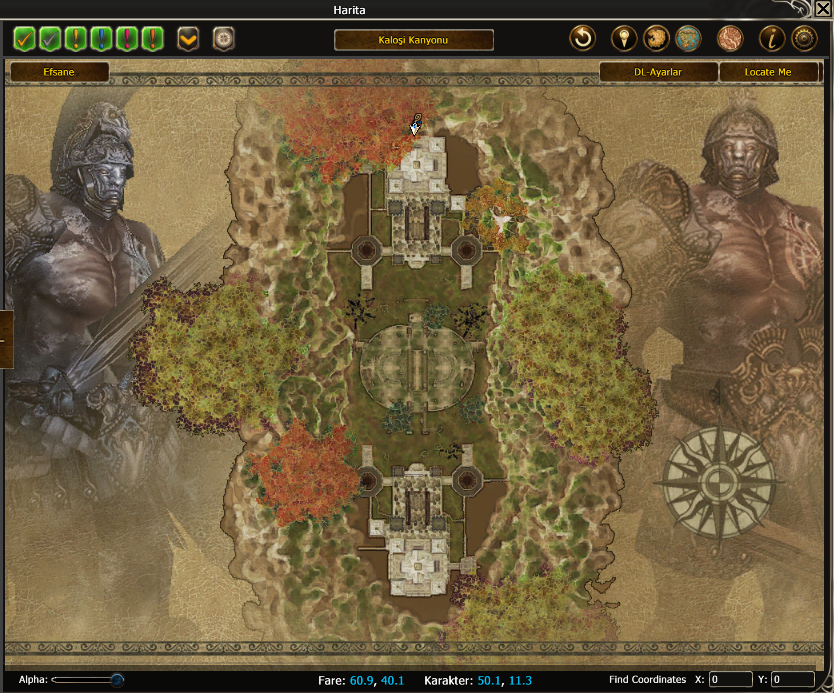Open the info "i" button
This screenshot has width=834, height=693.
pos(772,39)
